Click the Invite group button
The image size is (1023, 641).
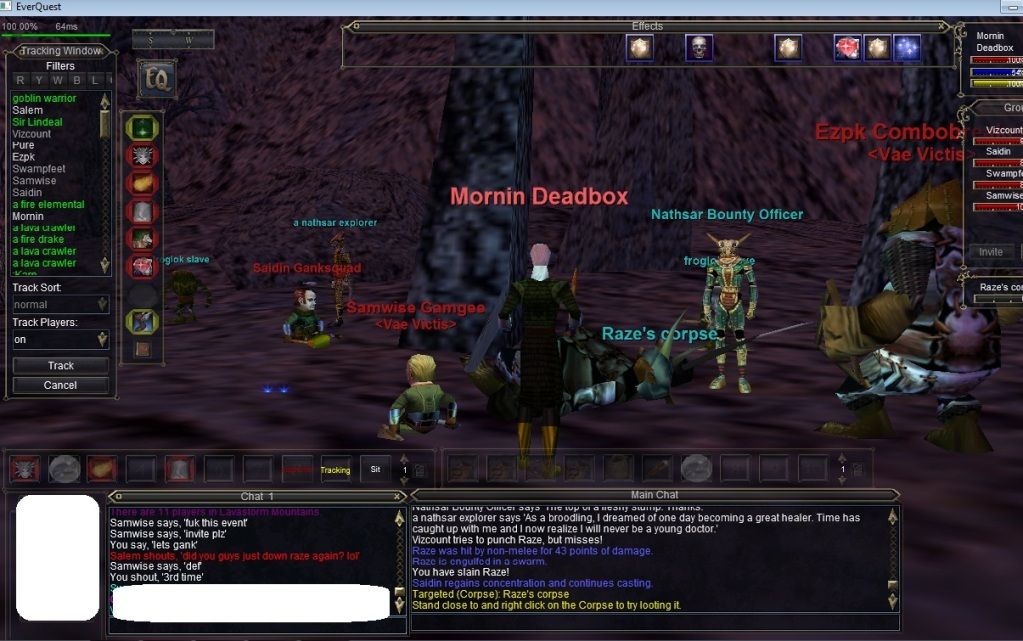click(990, 252)
